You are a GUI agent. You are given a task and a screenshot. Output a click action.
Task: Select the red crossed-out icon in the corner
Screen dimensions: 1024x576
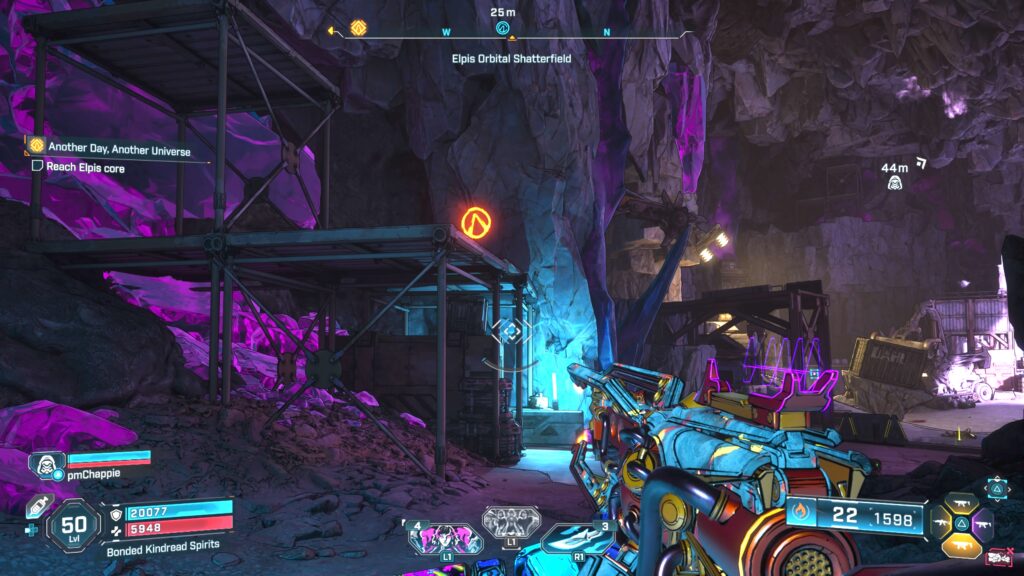[x=997, y=558]
